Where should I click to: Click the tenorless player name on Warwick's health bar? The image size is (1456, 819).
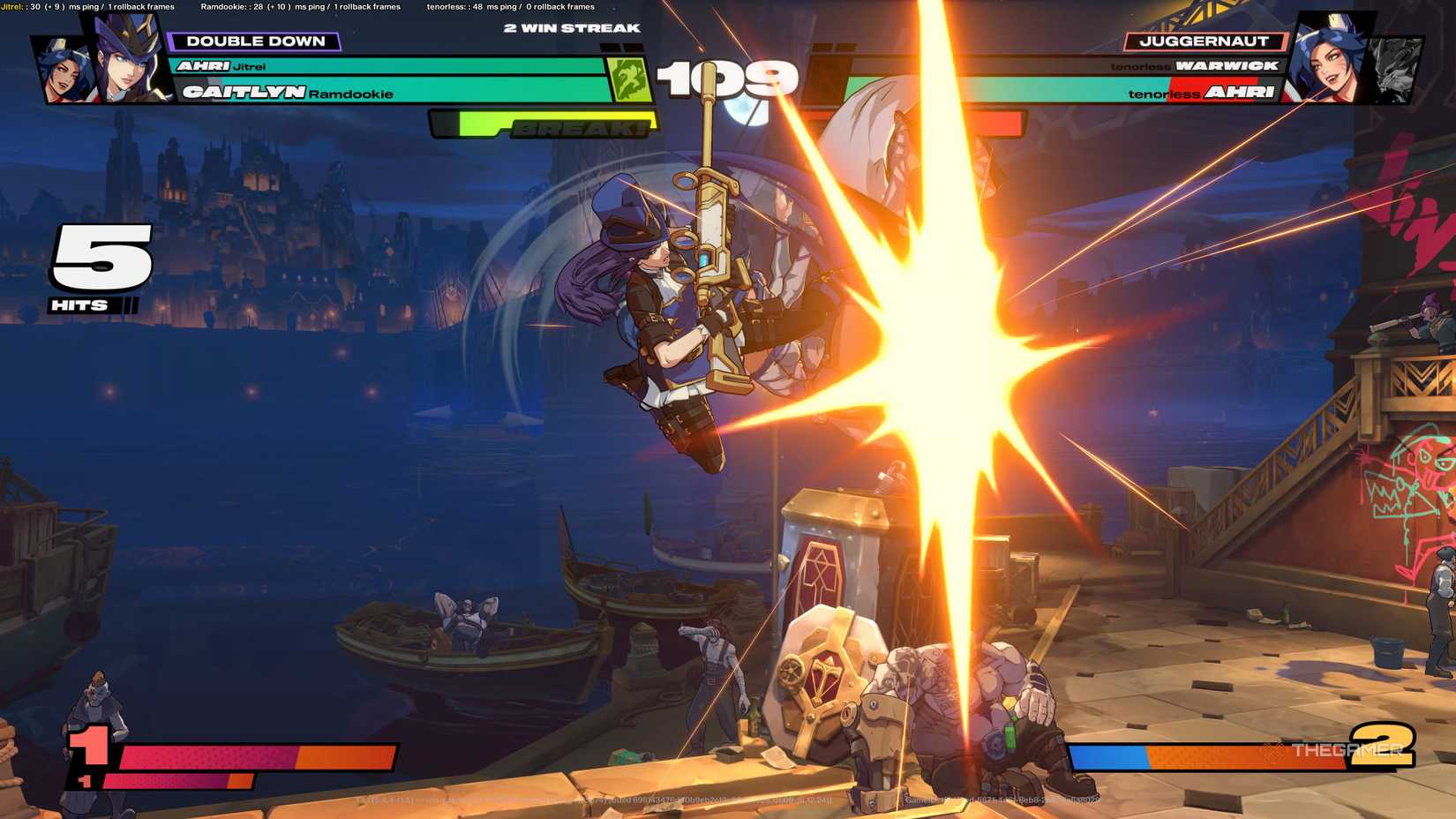click(x=1139, y=65)
